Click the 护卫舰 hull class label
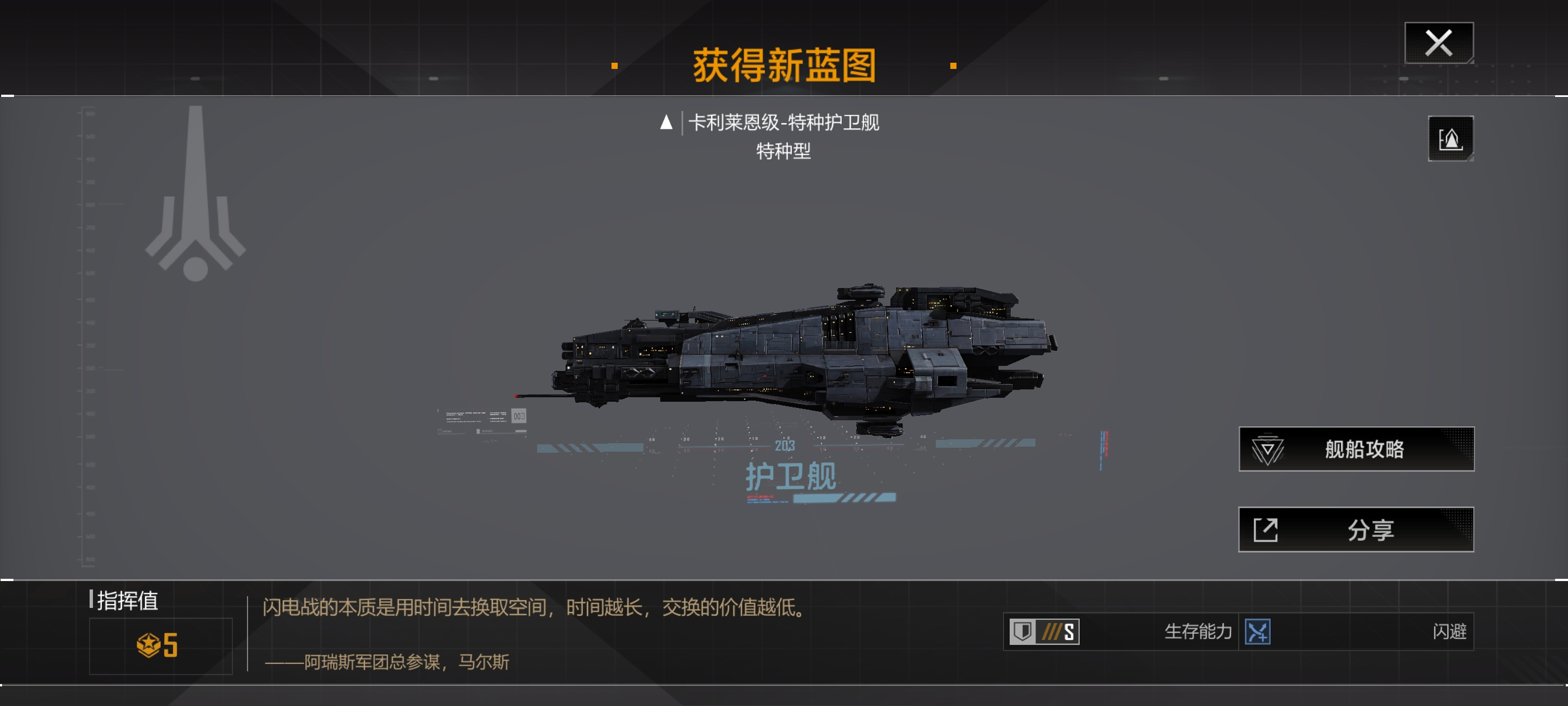This screenshot has width=1568, height=706. tap(791, 479)
